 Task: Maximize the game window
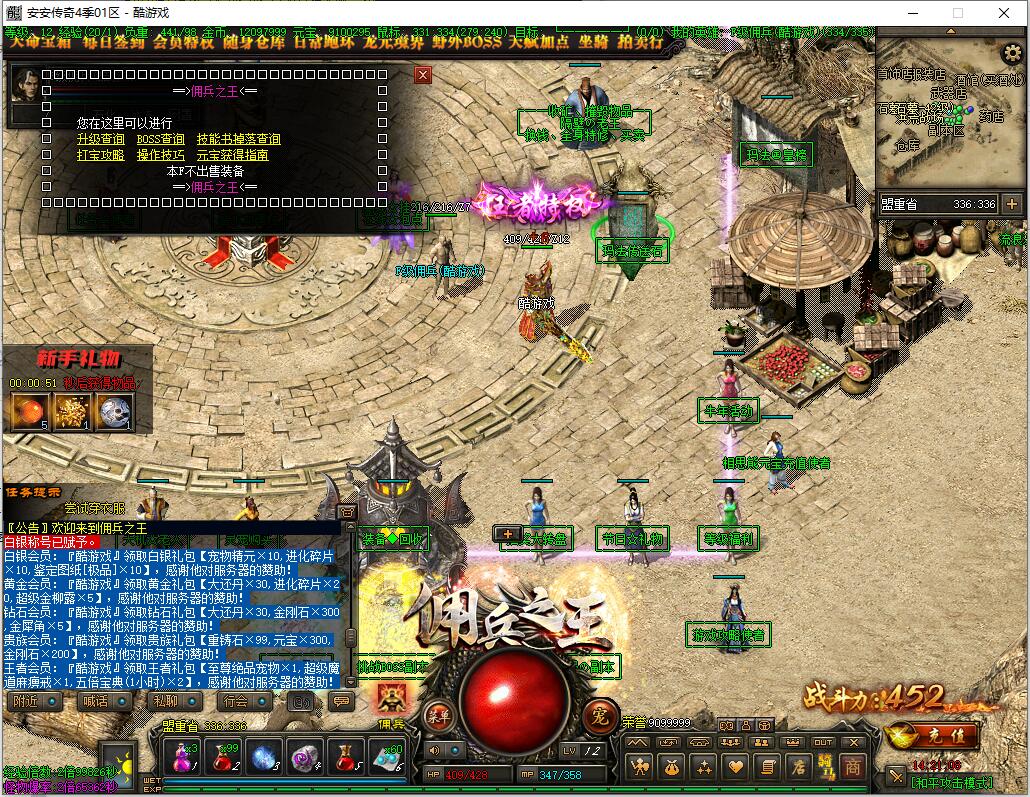[958, 13]
